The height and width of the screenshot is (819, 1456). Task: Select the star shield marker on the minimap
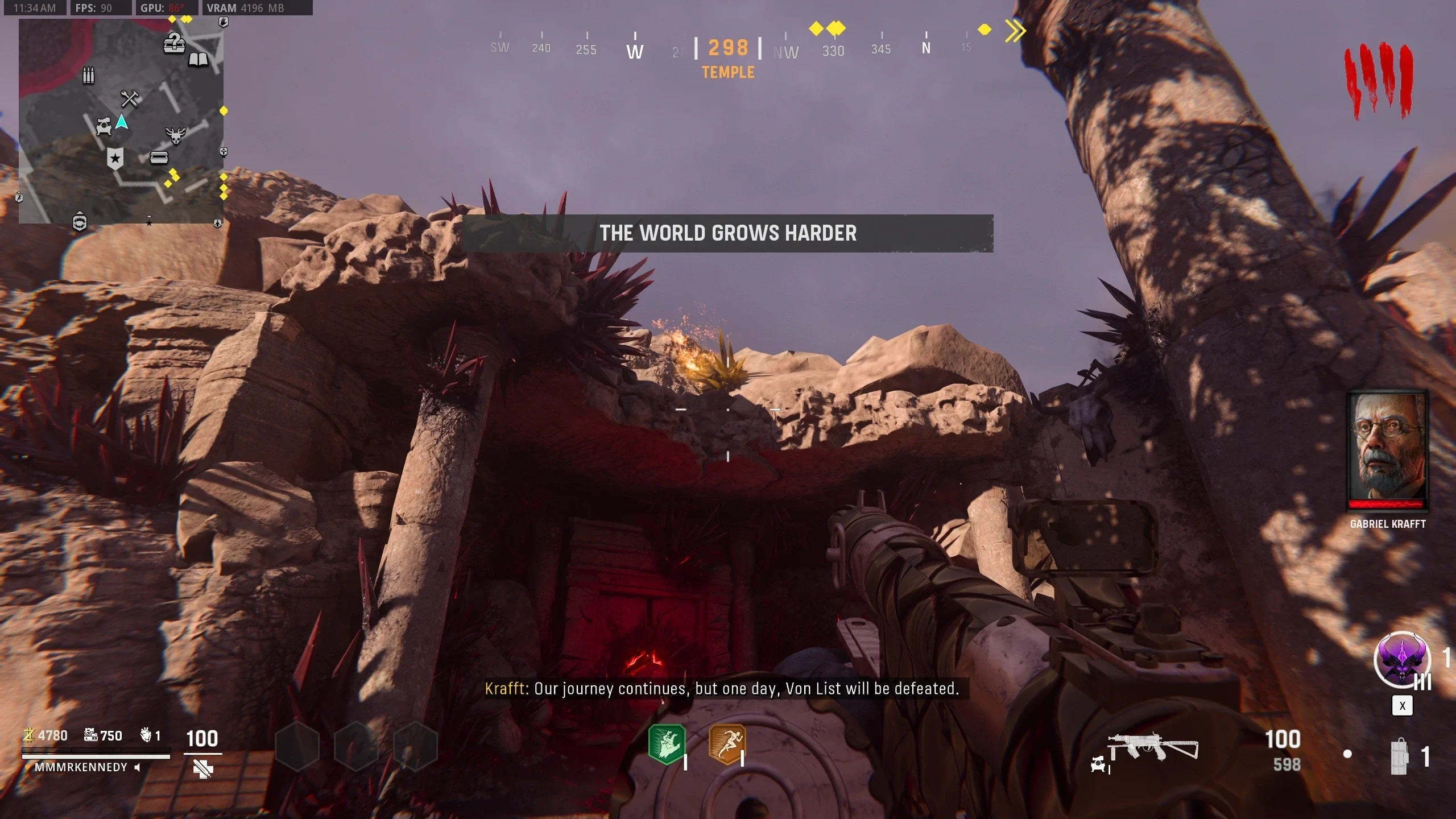(x=115, y=159)
